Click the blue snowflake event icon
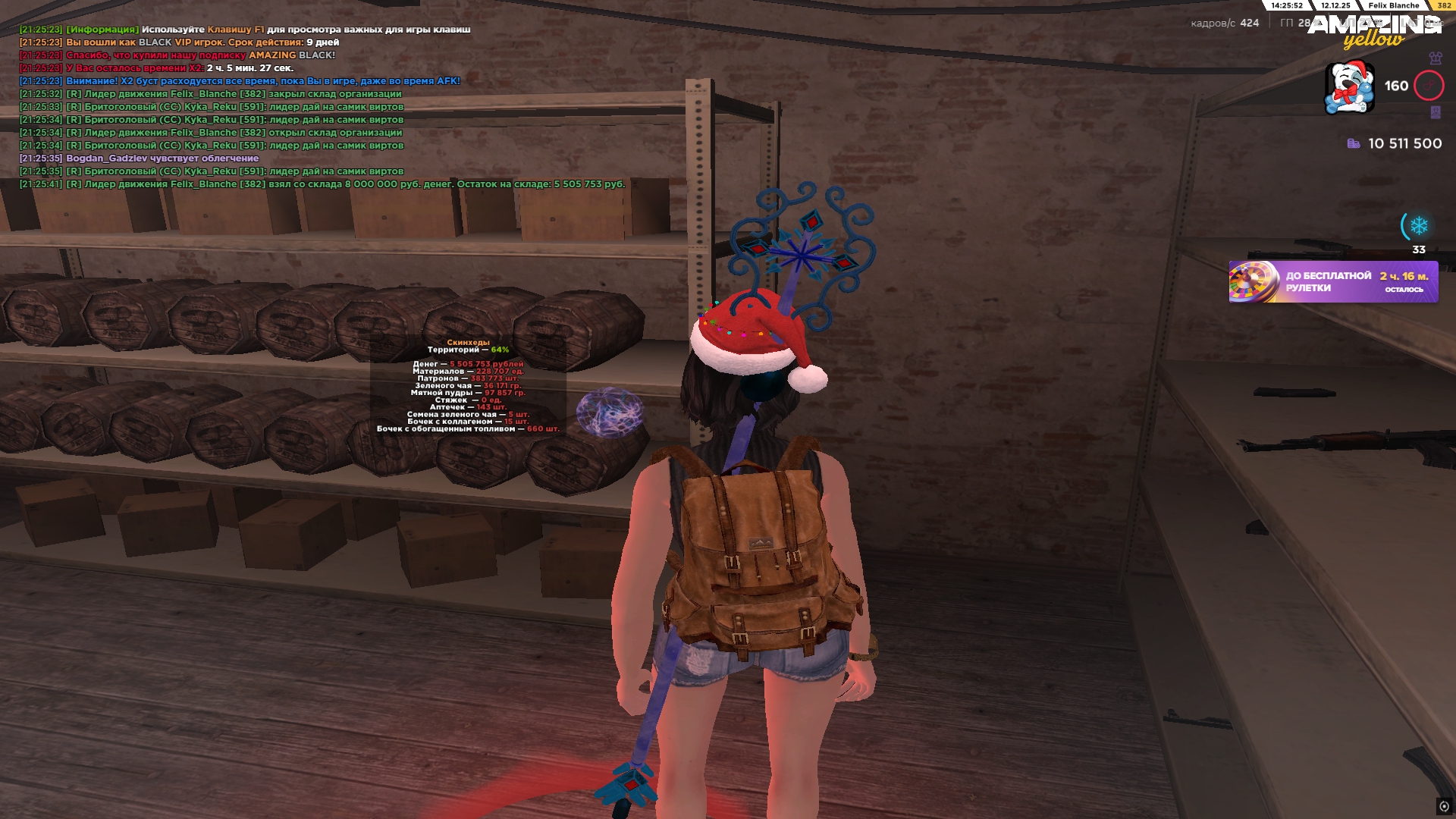 pyautogui.click(x=1419, y=226)
